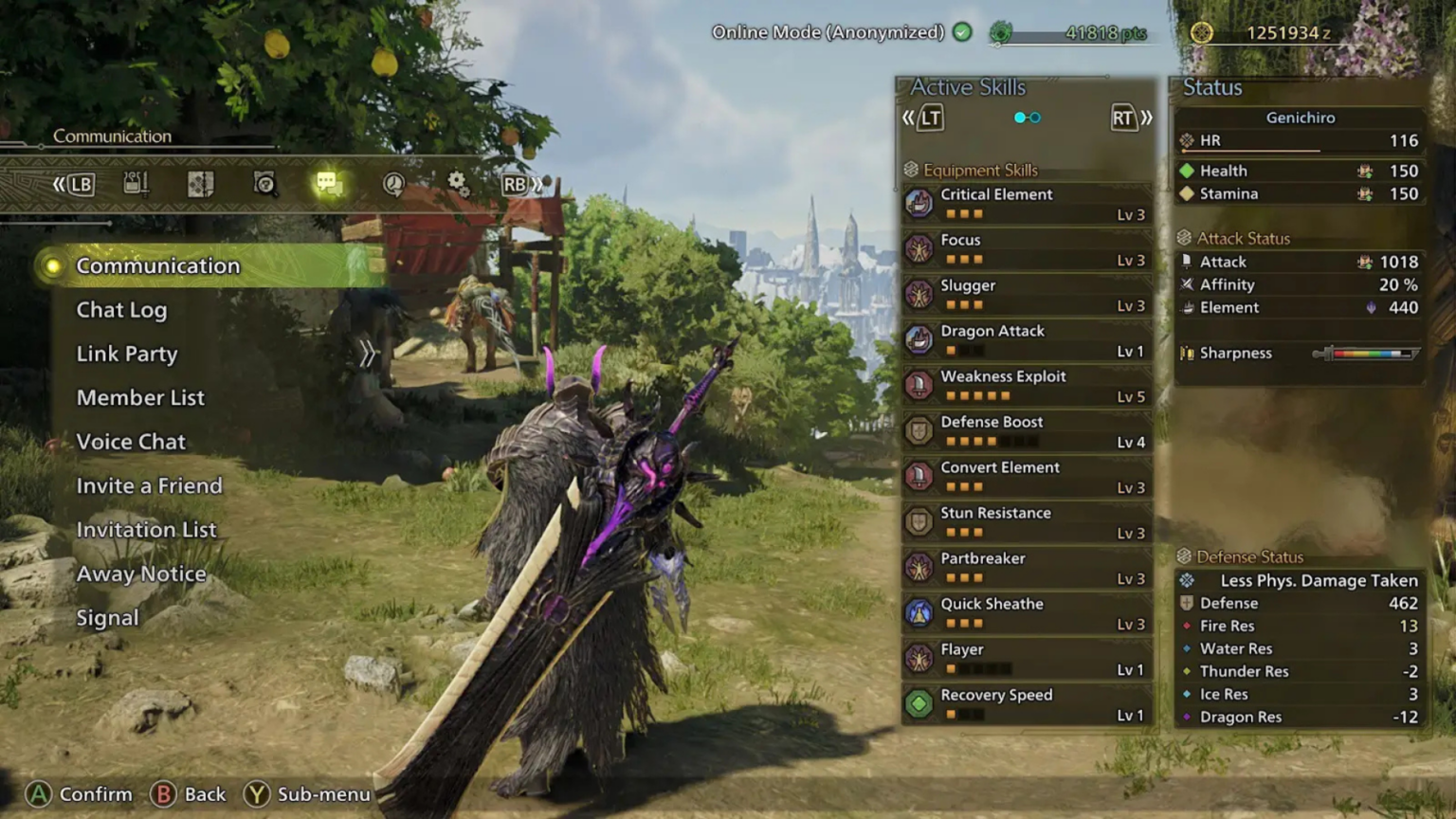
Task: Click the Recovery Speed skill icon
Action: [919, 703]
